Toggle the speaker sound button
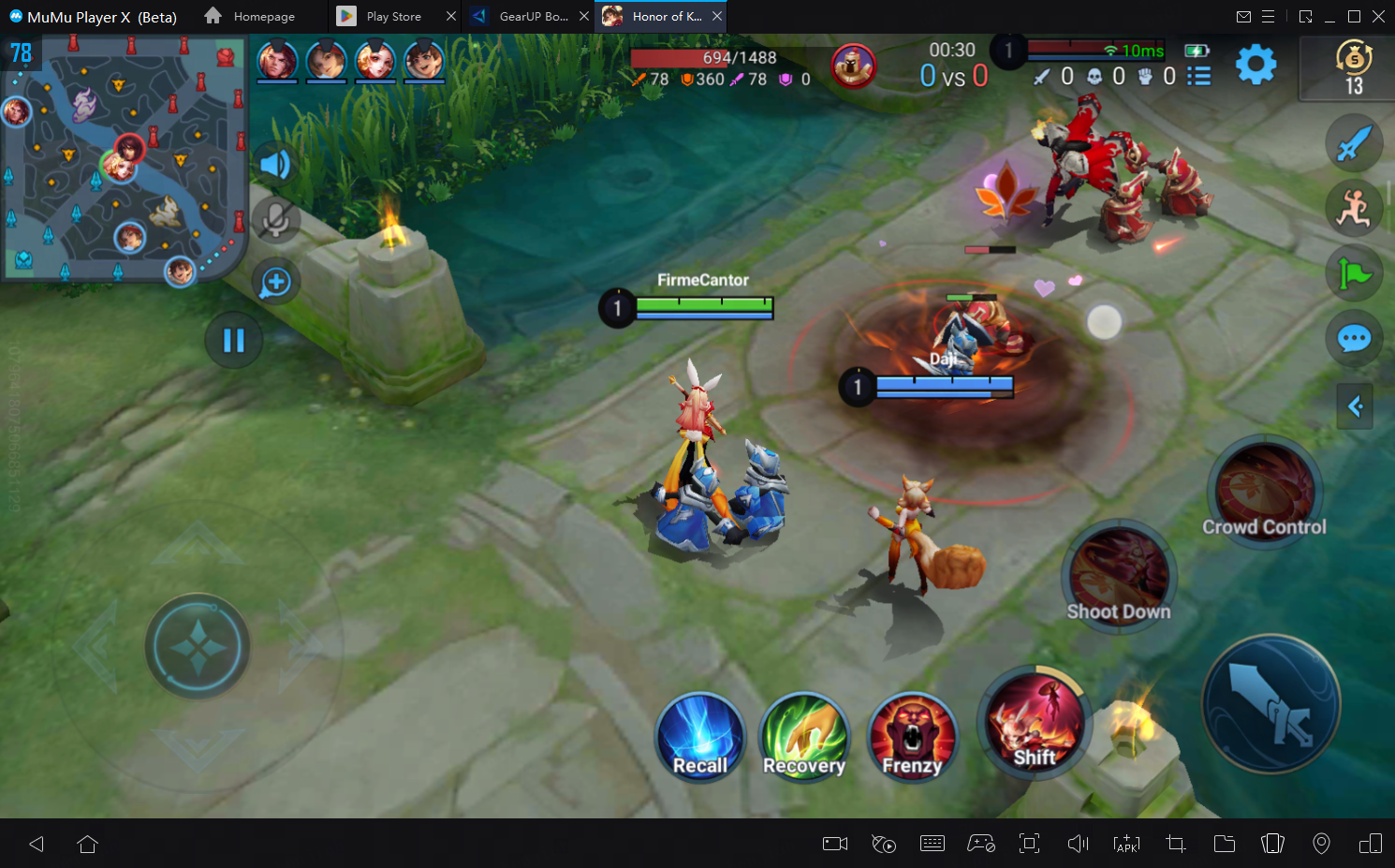The image size is (1395, 868). coord(275,165)
